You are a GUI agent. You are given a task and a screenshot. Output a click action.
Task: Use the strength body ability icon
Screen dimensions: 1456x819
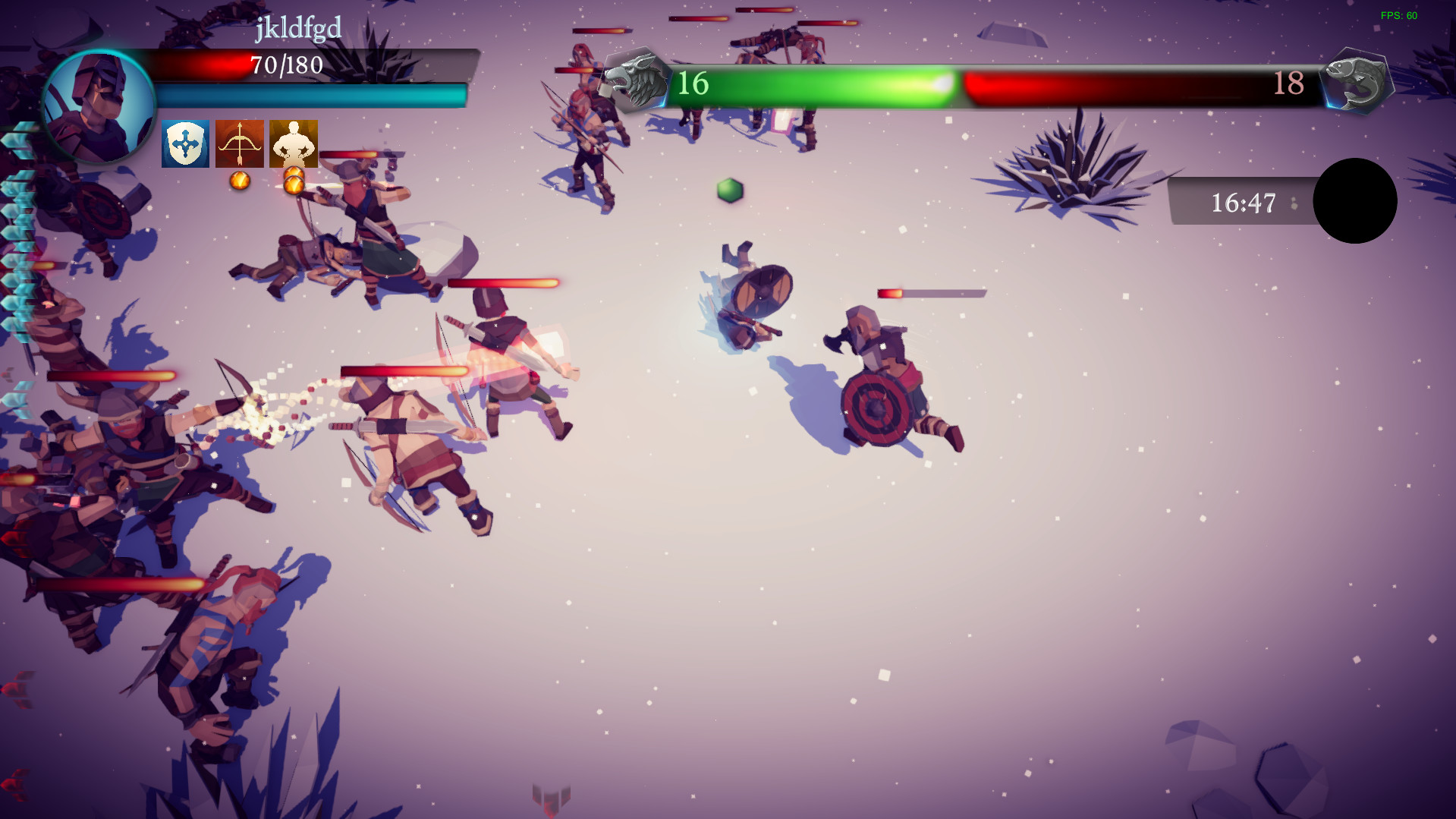tap(293, 143)
